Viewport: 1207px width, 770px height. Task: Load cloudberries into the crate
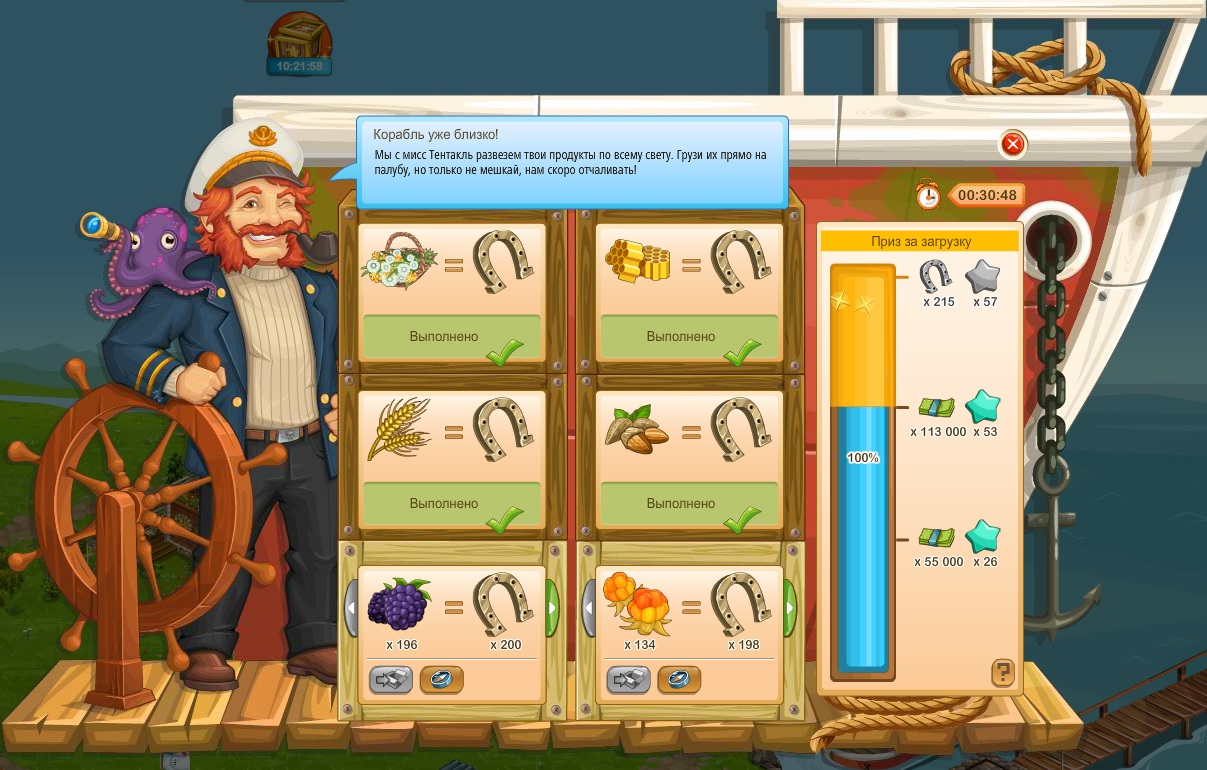pyautogui.click(x=629, y=680)
